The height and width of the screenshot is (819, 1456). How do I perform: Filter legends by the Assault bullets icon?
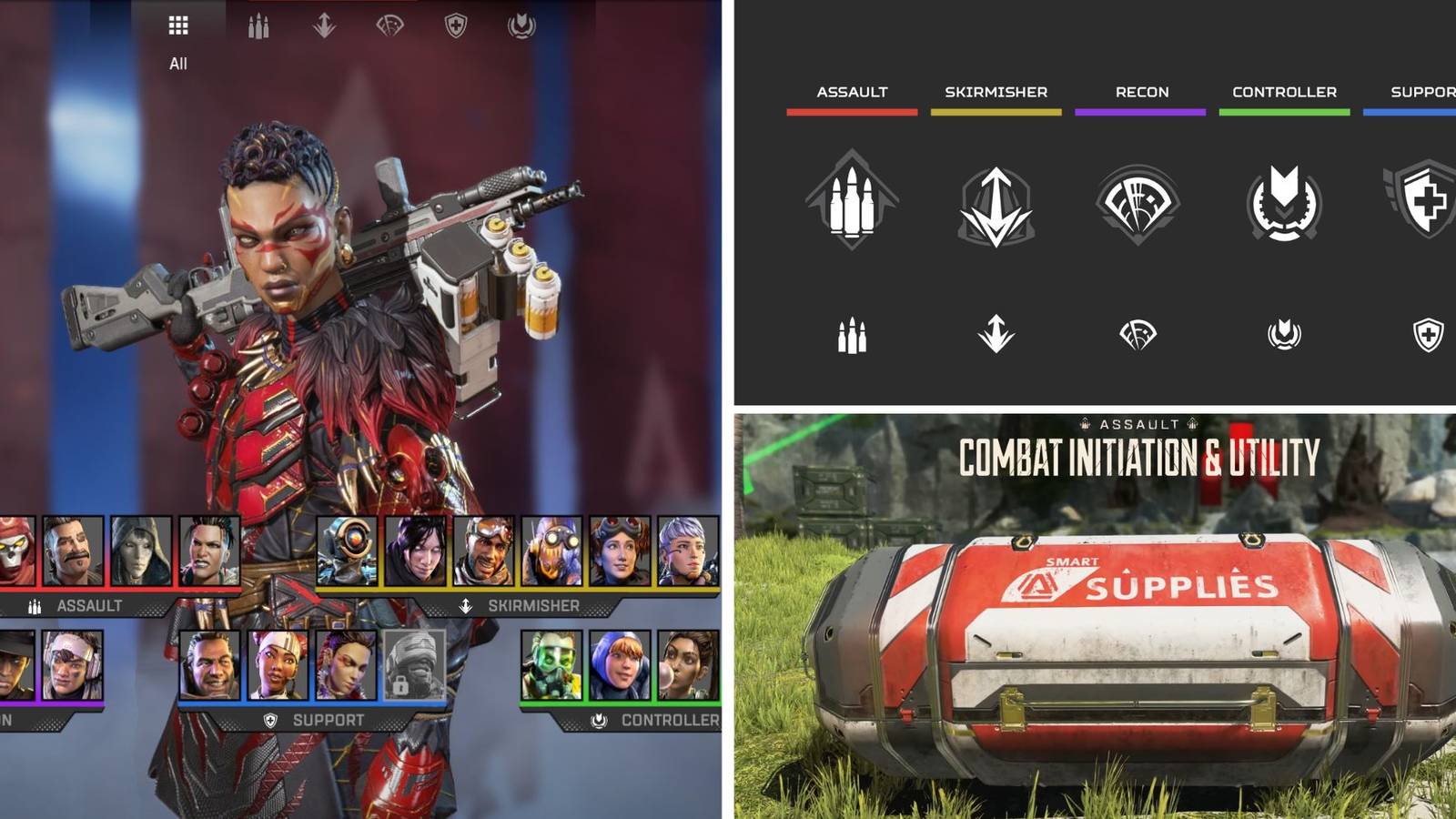[258, 26]
